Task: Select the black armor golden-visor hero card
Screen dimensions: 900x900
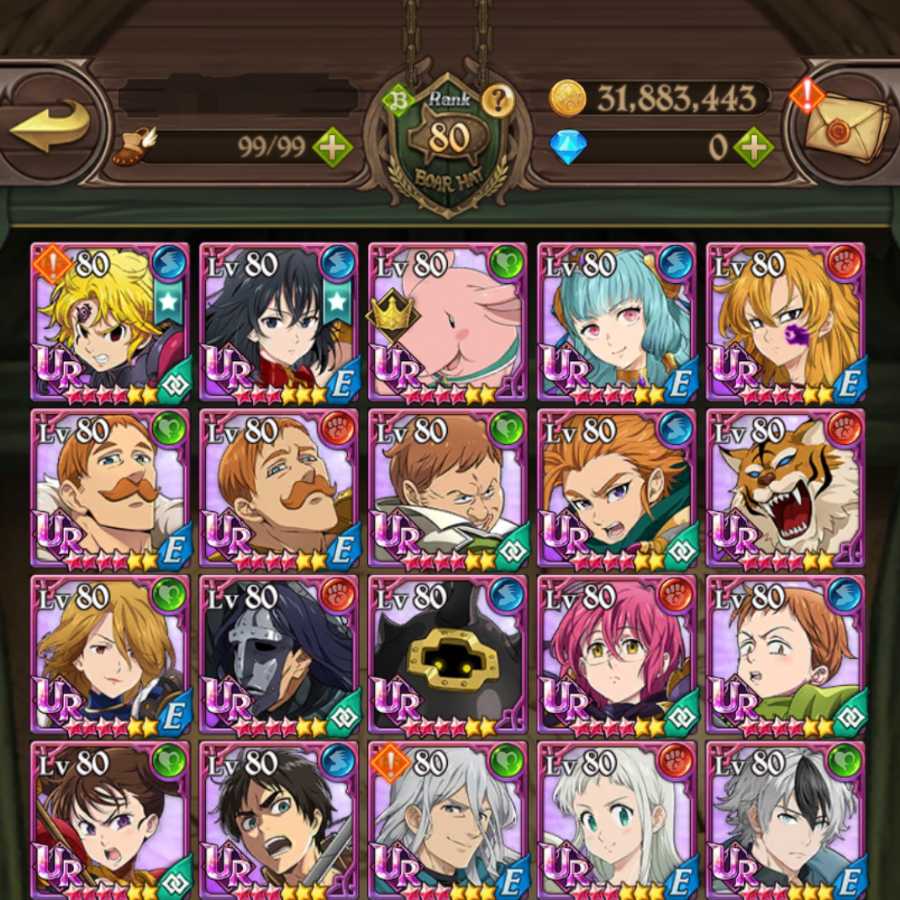Action: tap(447, 655)
